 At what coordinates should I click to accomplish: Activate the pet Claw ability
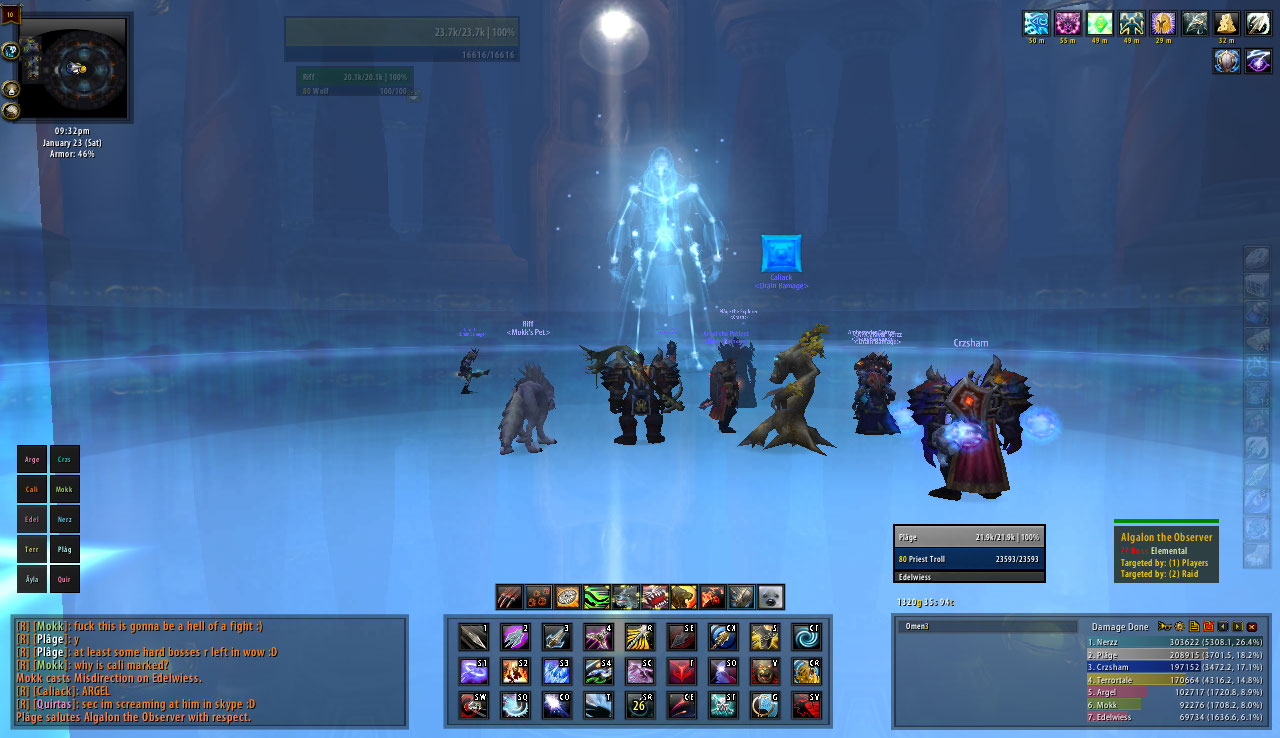(x=510, y=597)
